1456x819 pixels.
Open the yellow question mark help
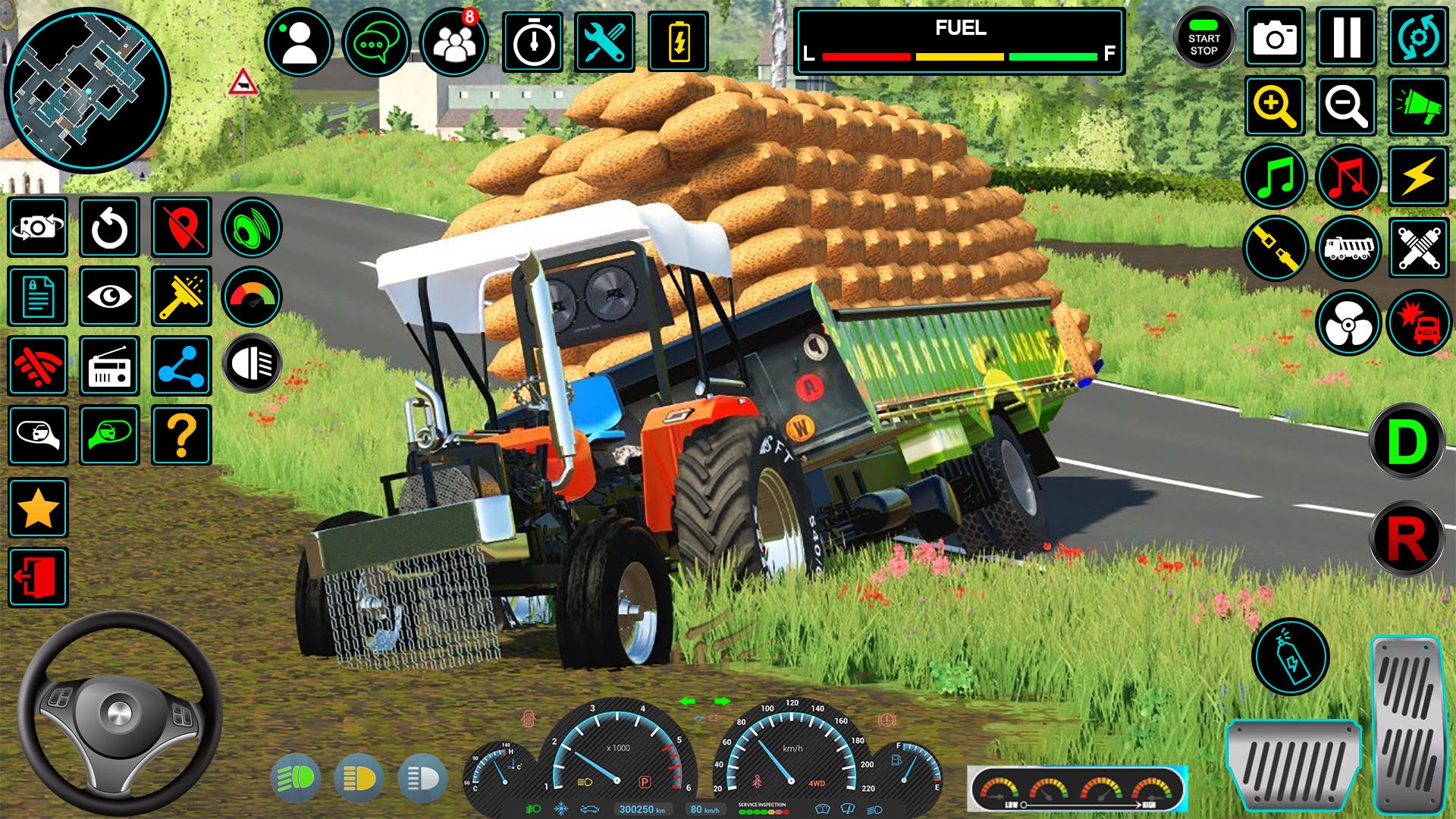(x=181, y=435)
